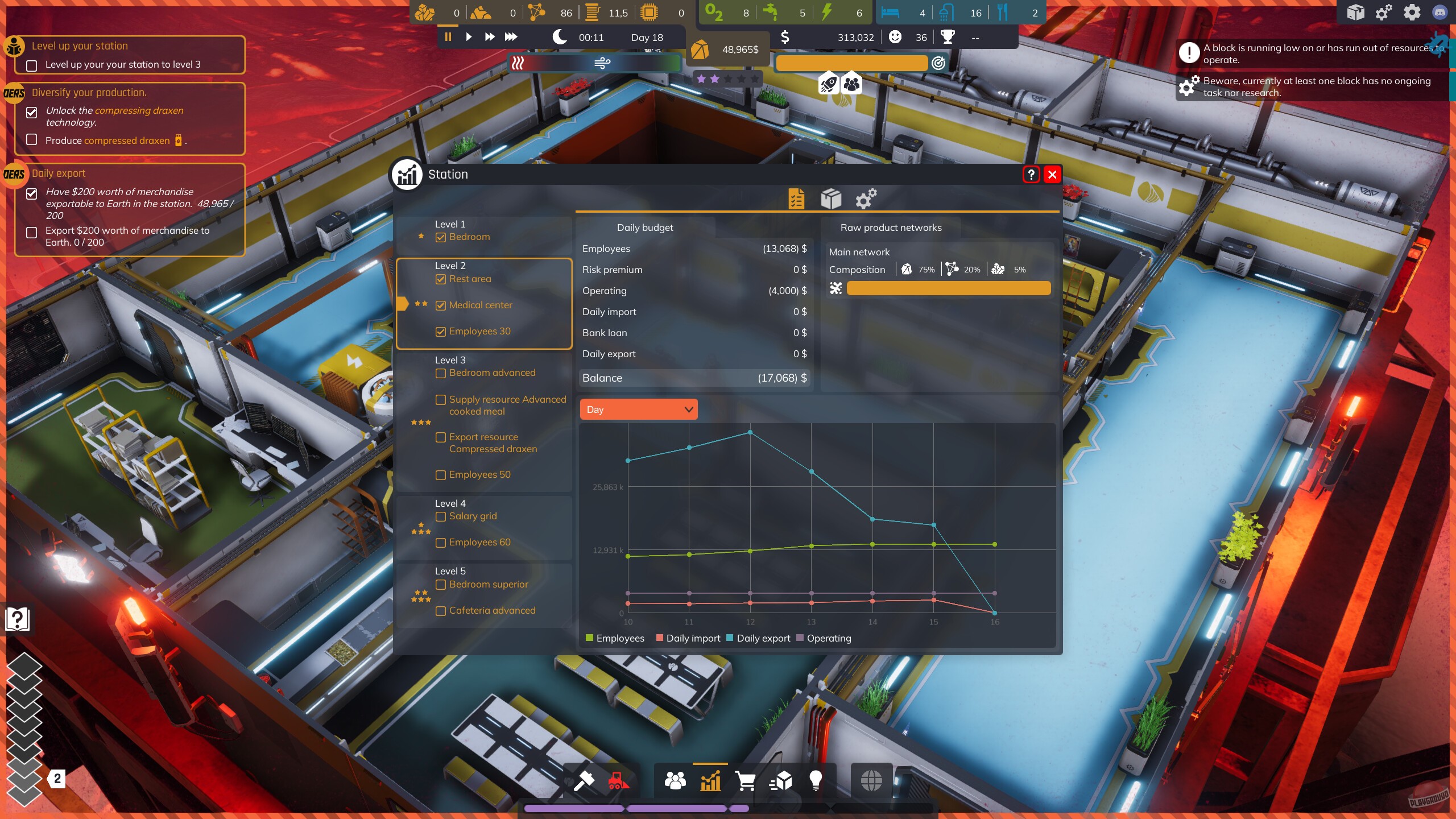Open the shopping cart market
Viewport: 1456px width, 819px height.
(x=746, y=781)
